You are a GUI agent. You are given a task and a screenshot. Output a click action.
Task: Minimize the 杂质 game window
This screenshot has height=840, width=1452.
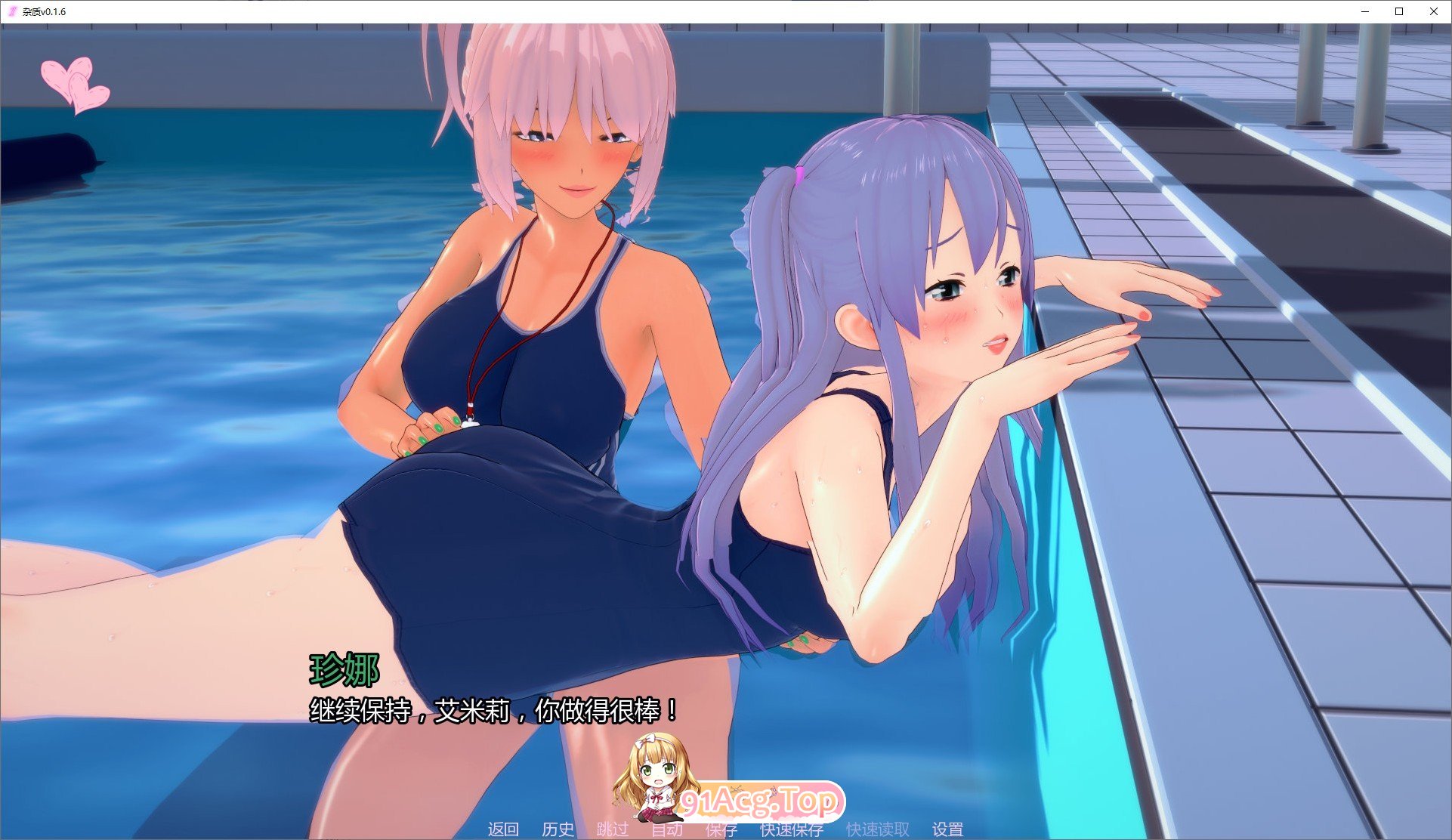1364,11
